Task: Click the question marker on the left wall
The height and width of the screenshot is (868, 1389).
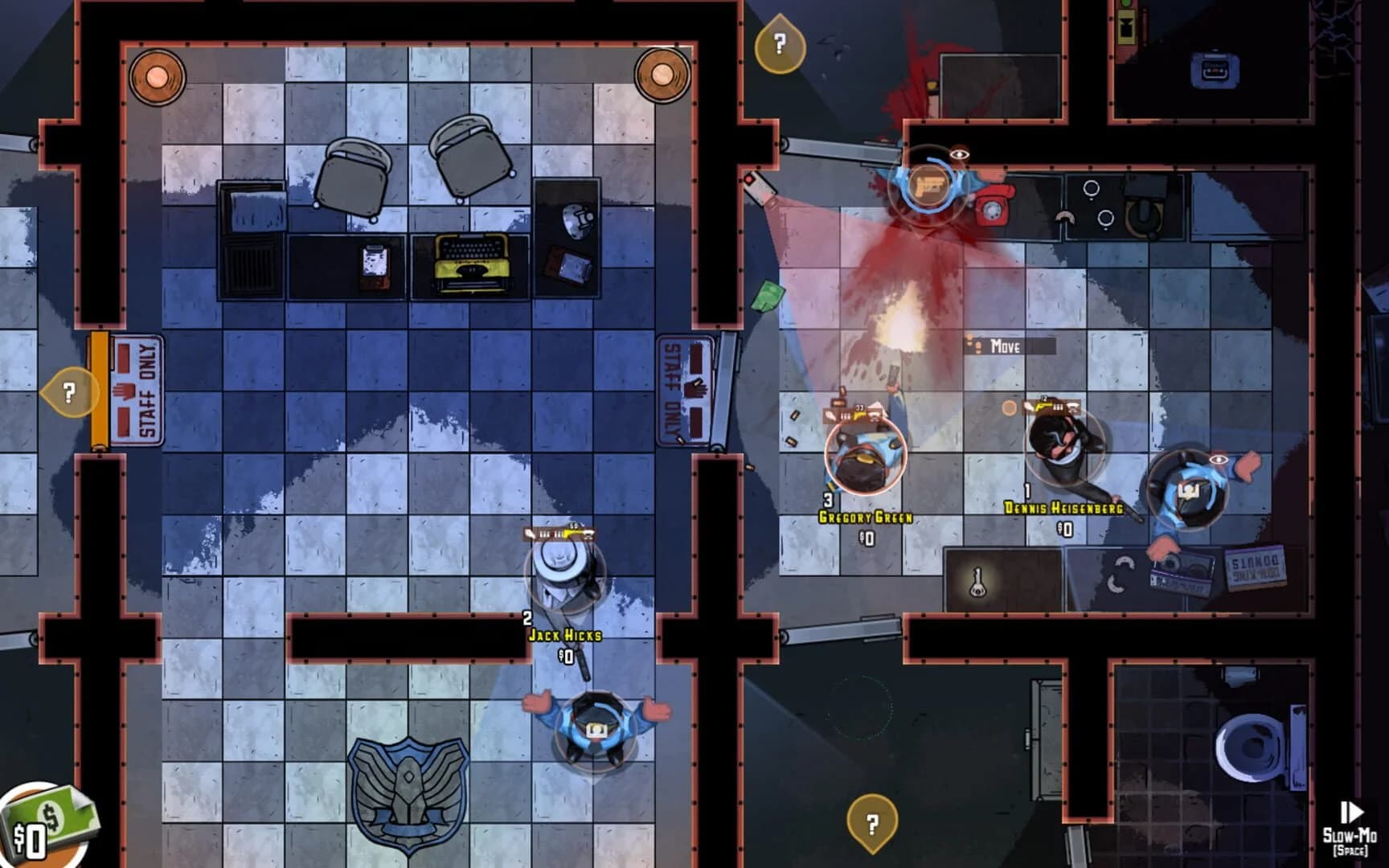Action: pyautogui.click(x=68, y=393)
